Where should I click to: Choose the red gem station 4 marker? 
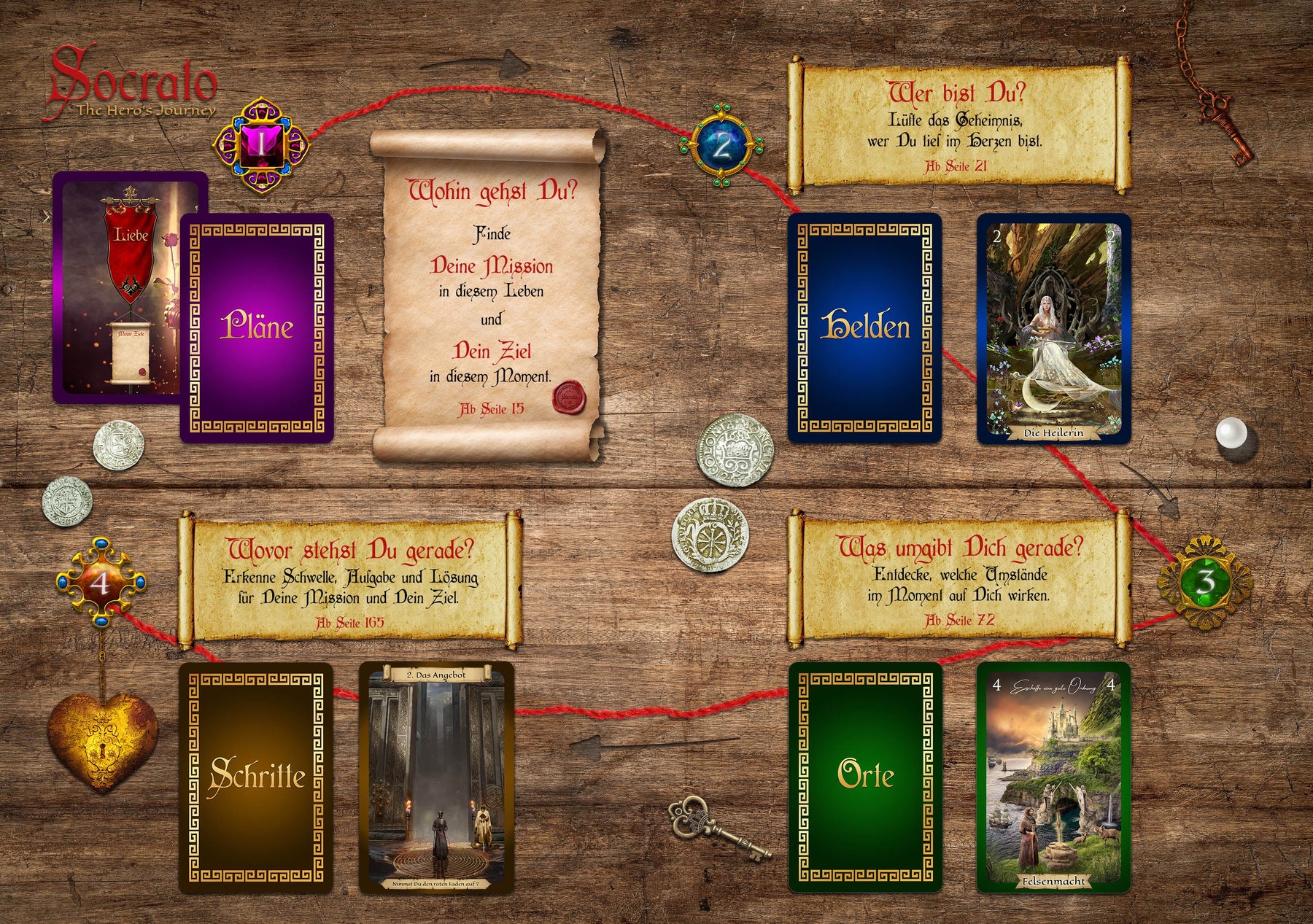click(x=101, y=583)
